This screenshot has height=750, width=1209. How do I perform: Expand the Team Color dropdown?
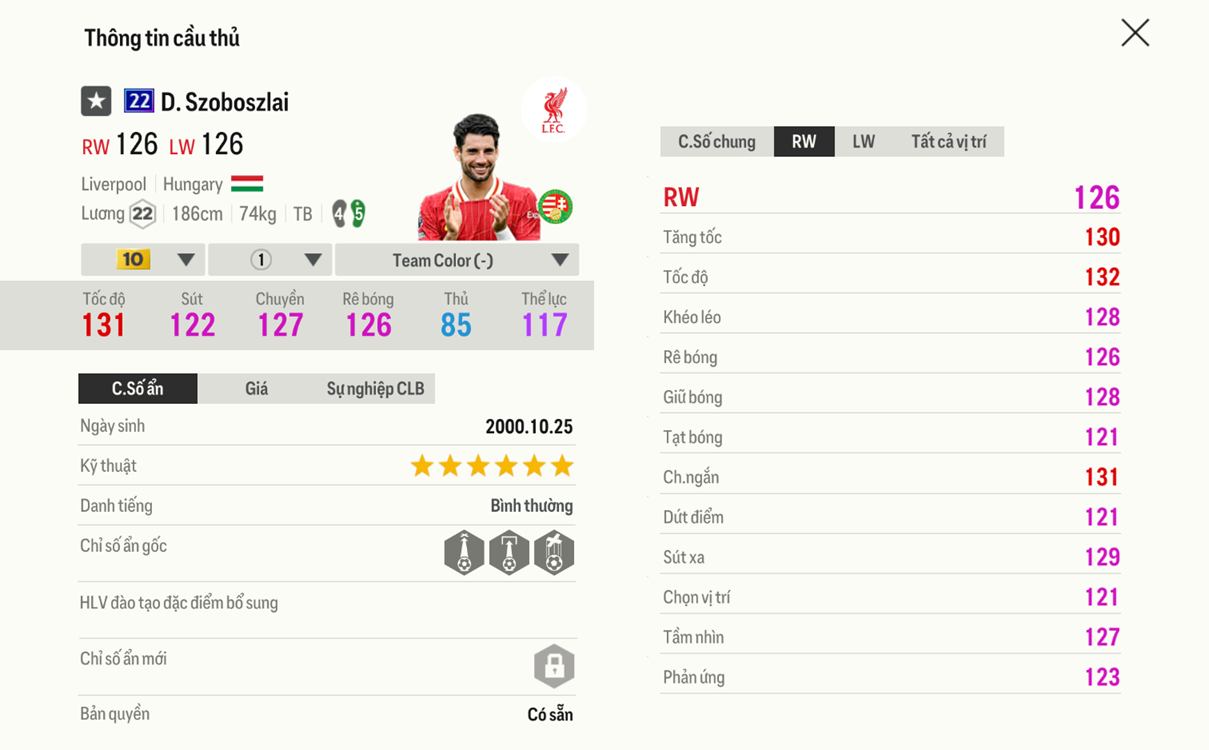[456, 260]
